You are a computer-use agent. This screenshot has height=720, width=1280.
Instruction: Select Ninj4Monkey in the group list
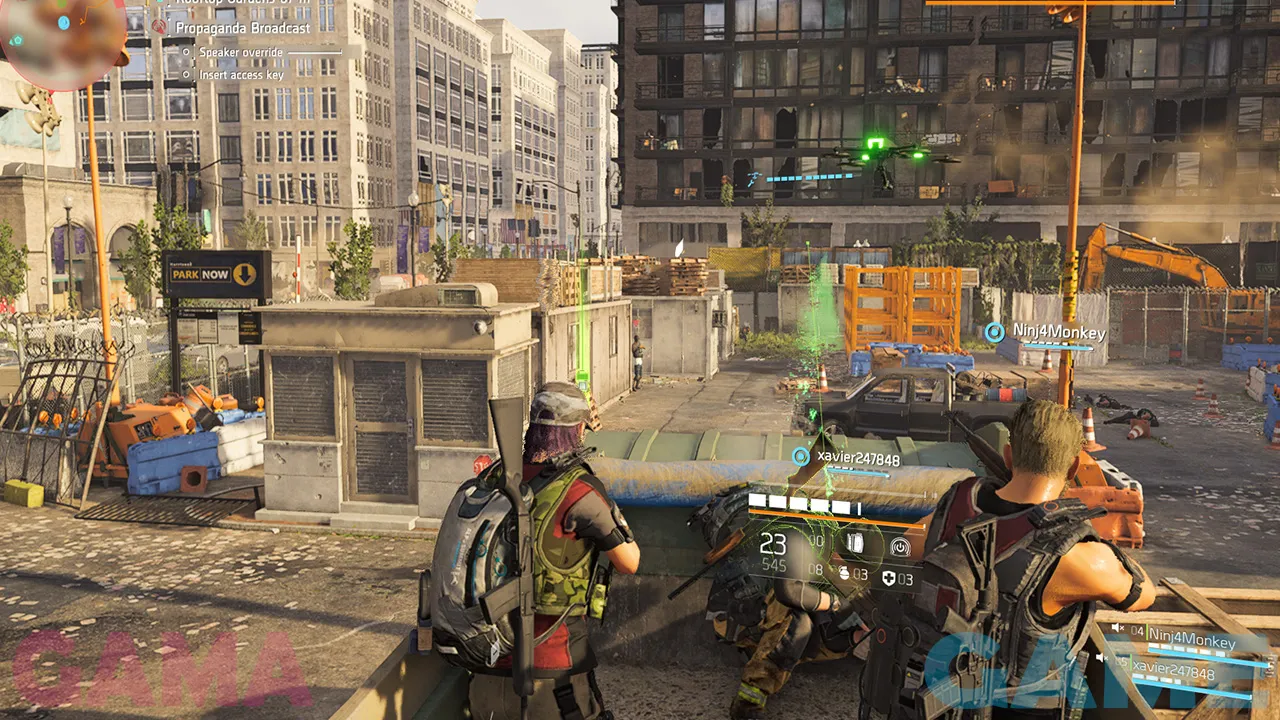[x=1192, y=634]
